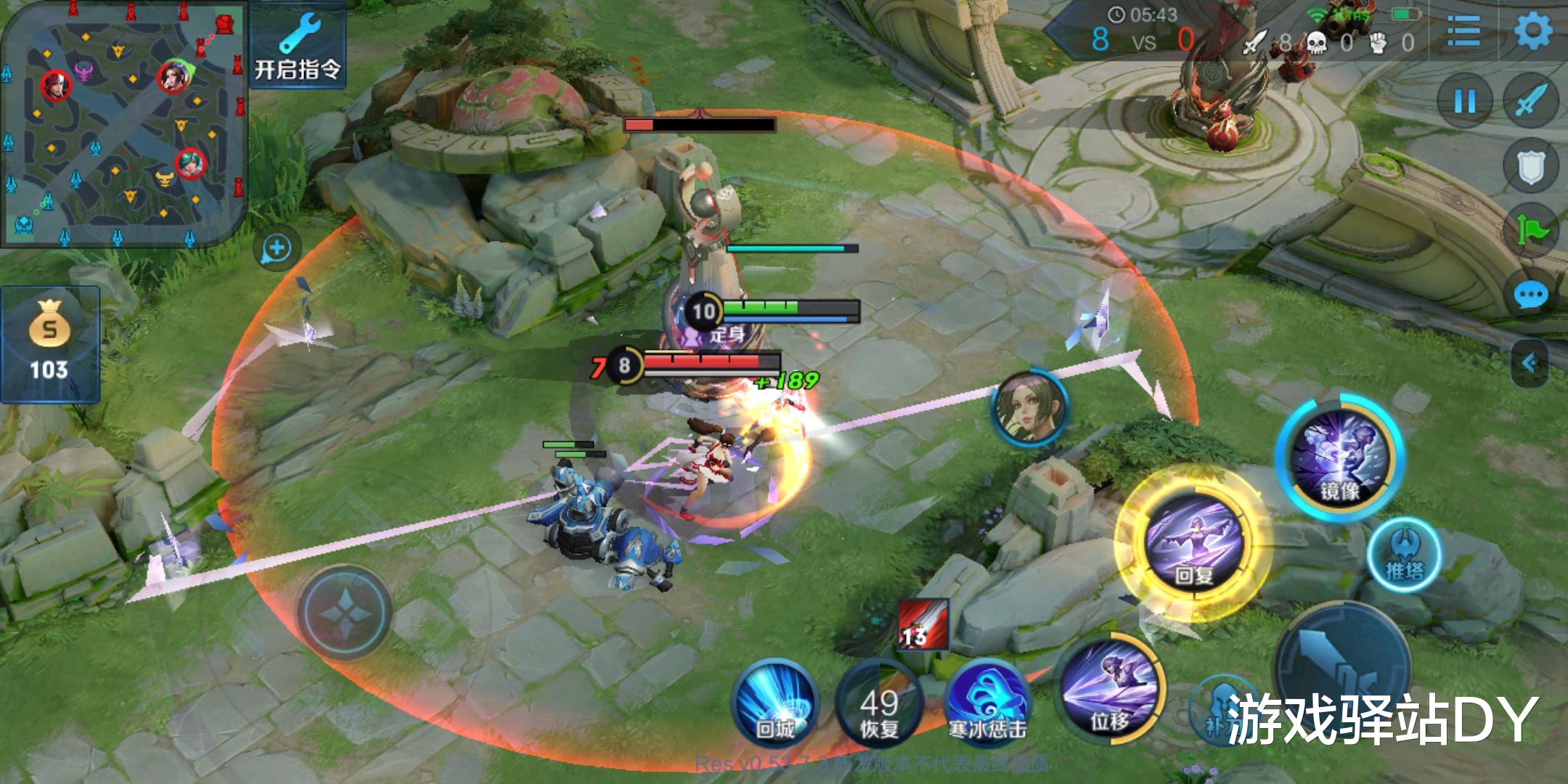Viewport: 1568px width, 784px height.
Task: Collapse the side panel with the arrow
Action: [1531, 362]
